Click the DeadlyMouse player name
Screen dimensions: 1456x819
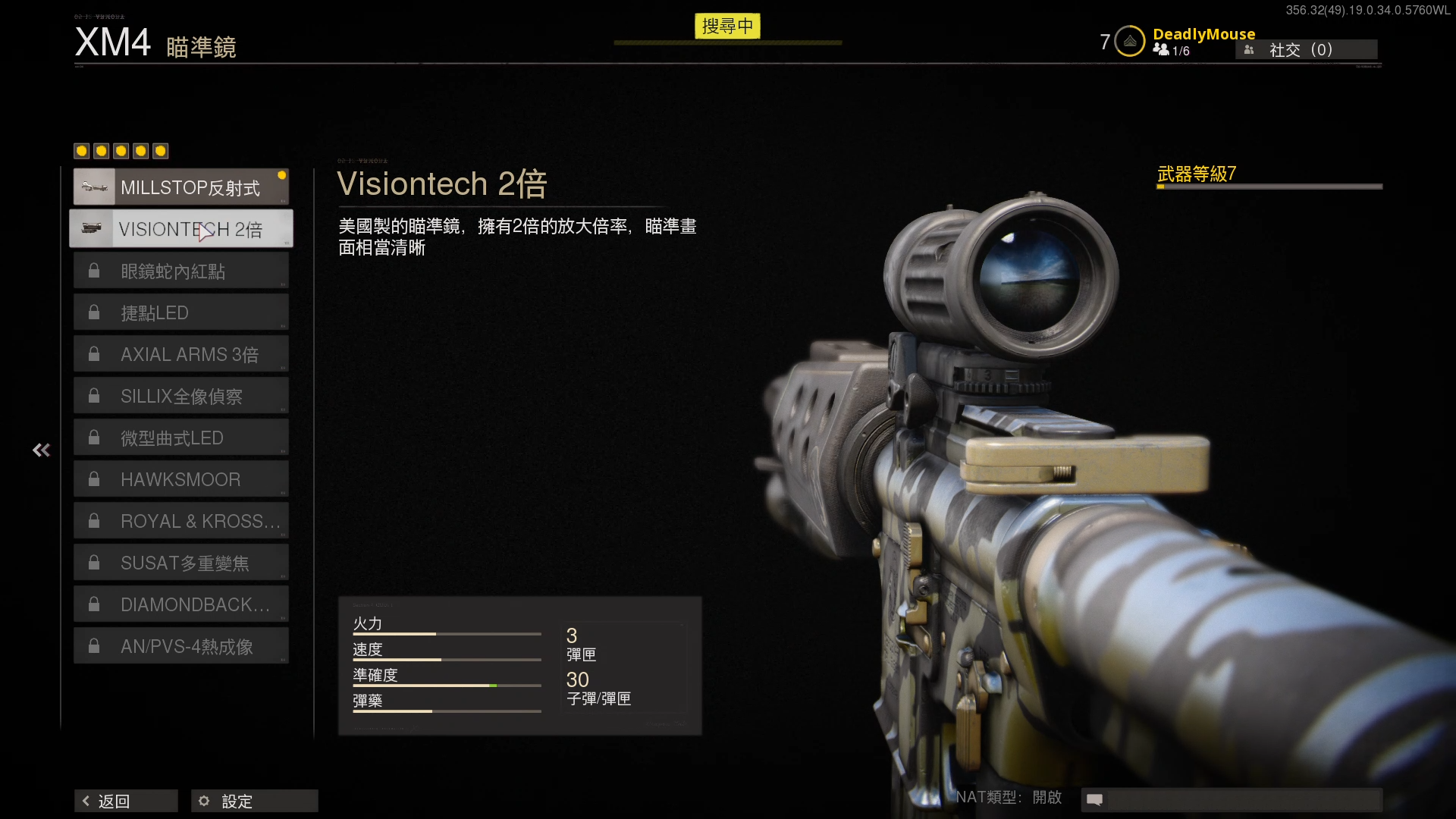(1203, 34)
